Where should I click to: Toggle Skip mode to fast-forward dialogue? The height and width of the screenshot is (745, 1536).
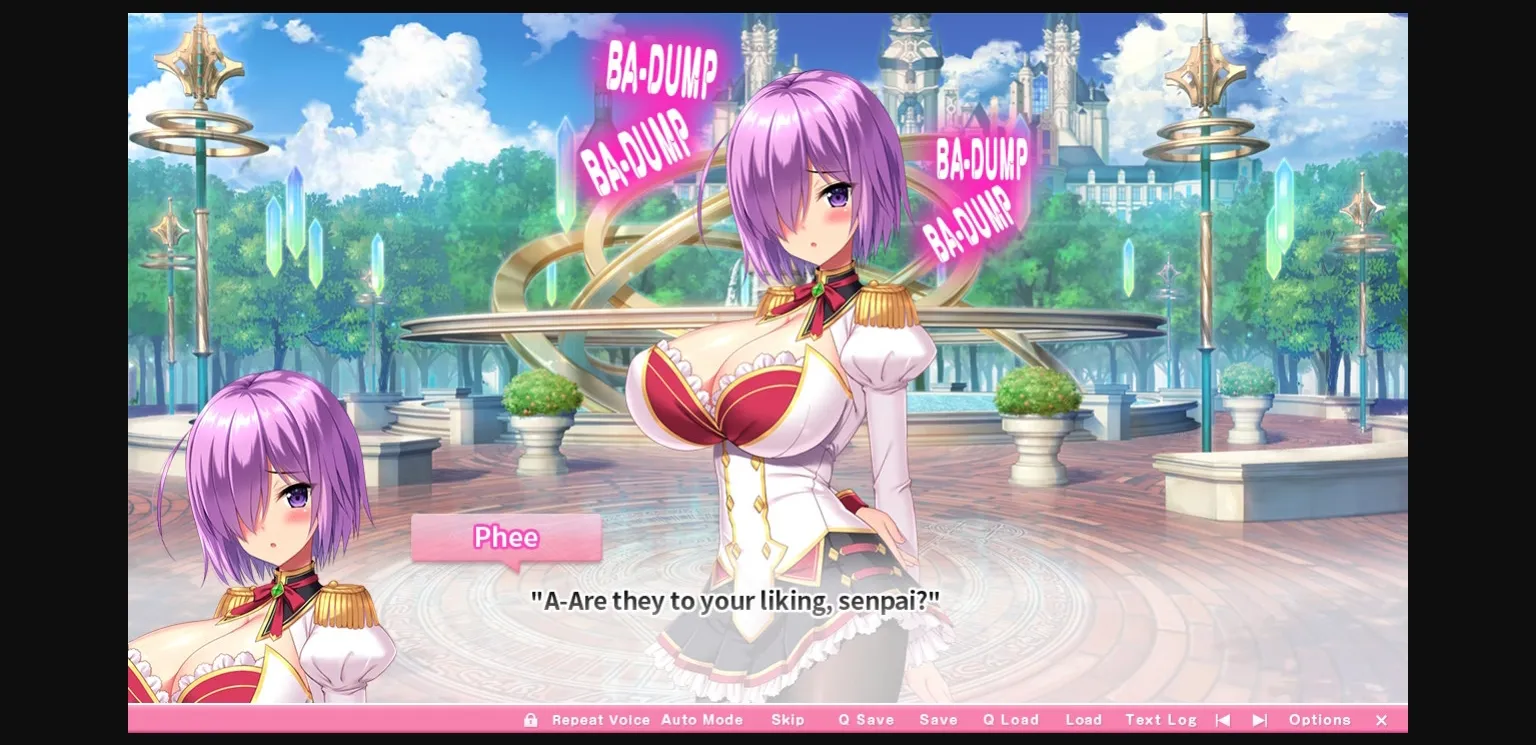789,720
